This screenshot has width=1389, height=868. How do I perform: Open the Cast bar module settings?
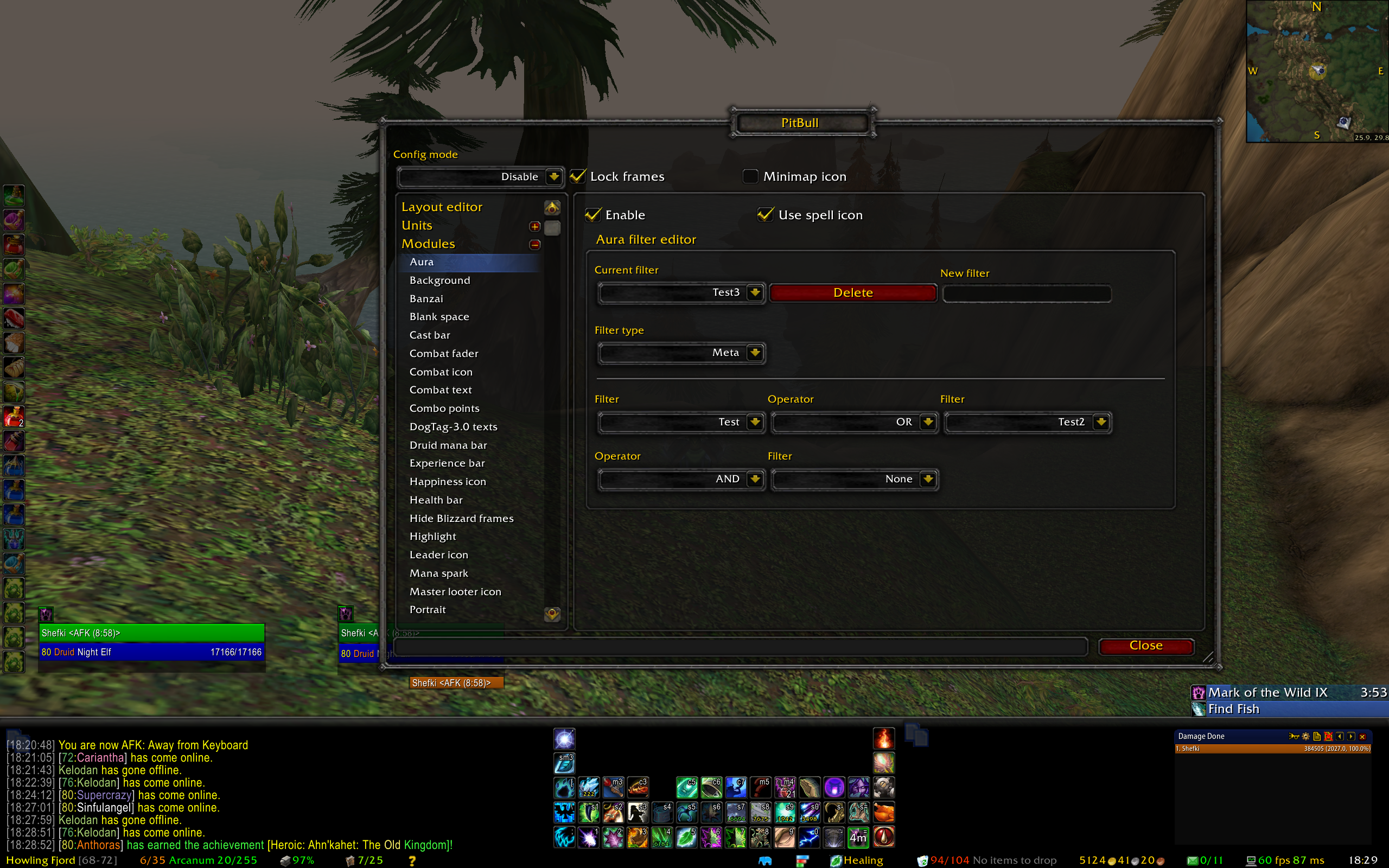point(430,335)
